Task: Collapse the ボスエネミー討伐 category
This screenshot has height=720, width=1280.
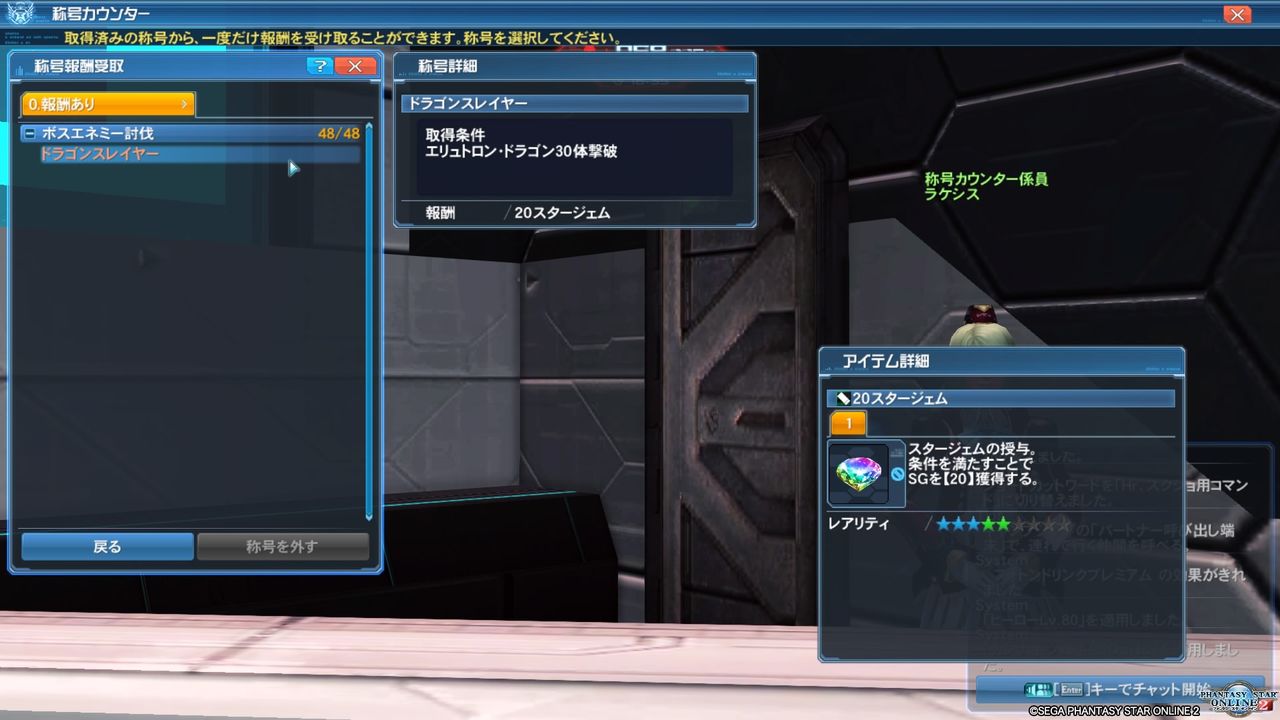Action: pos(30,132)
